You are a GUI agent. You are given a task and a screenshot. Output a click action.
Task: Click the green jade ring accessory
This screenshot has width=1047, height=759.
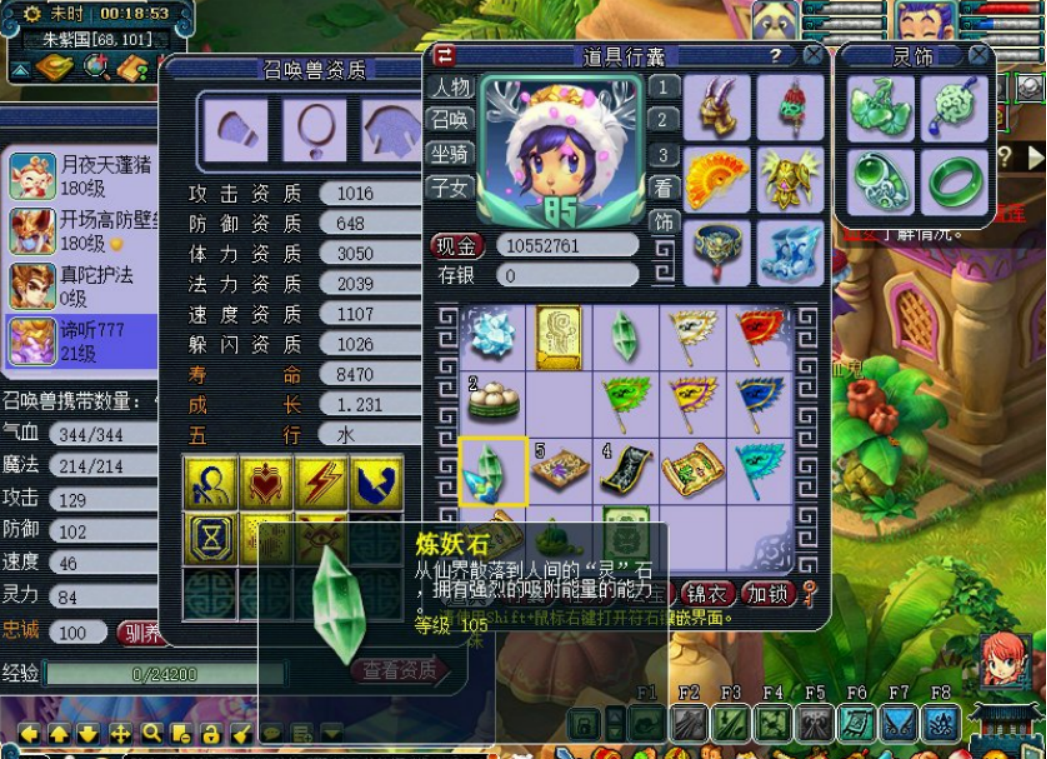[956, 182]
